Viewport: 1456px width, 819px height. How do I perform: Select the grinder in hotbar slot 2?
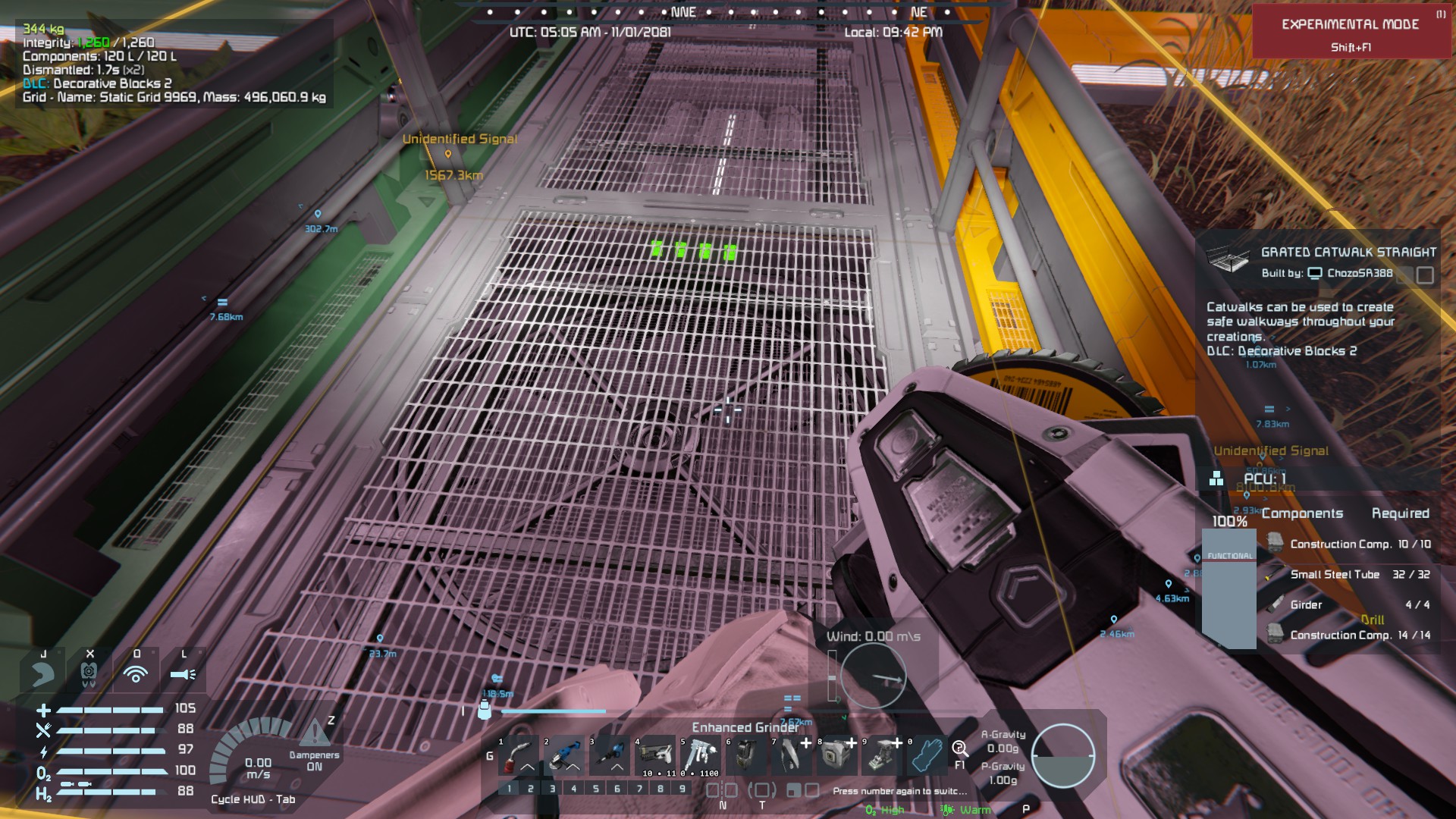[564, 755]
